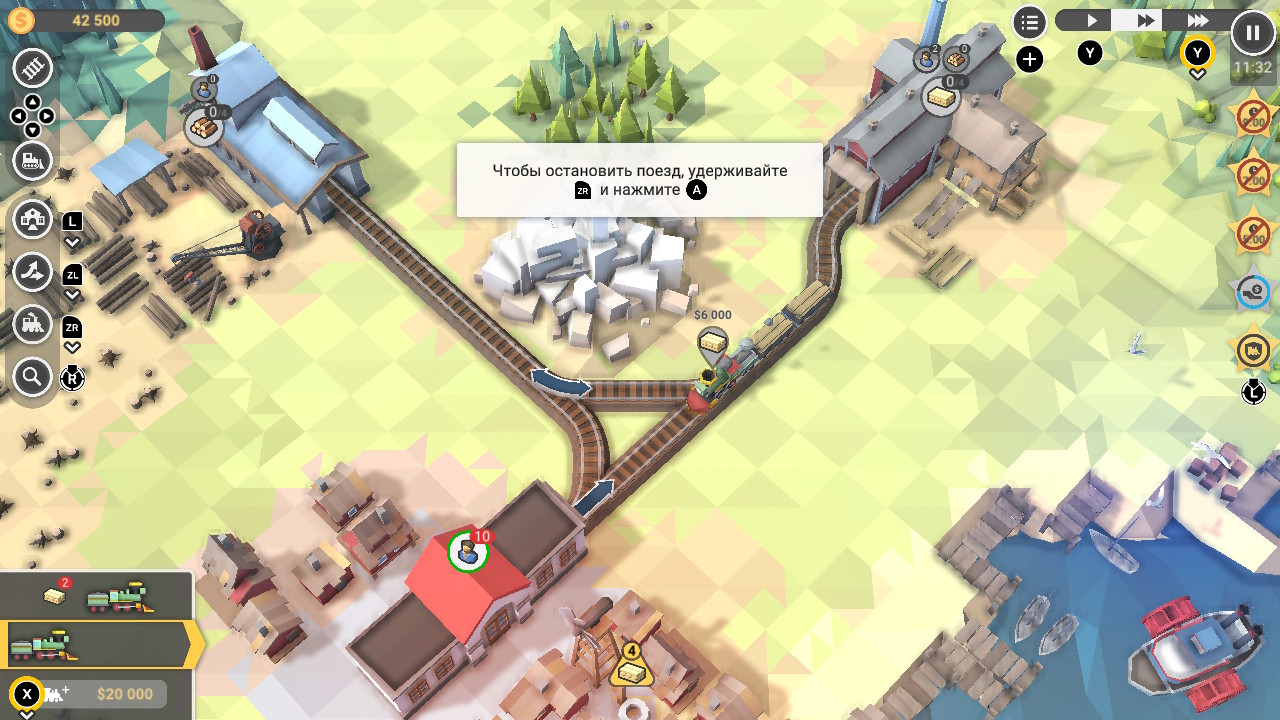The image size is (1280, 720).
Task: Toggle the curved track switch arrow
Action: (x=560, y=383)
